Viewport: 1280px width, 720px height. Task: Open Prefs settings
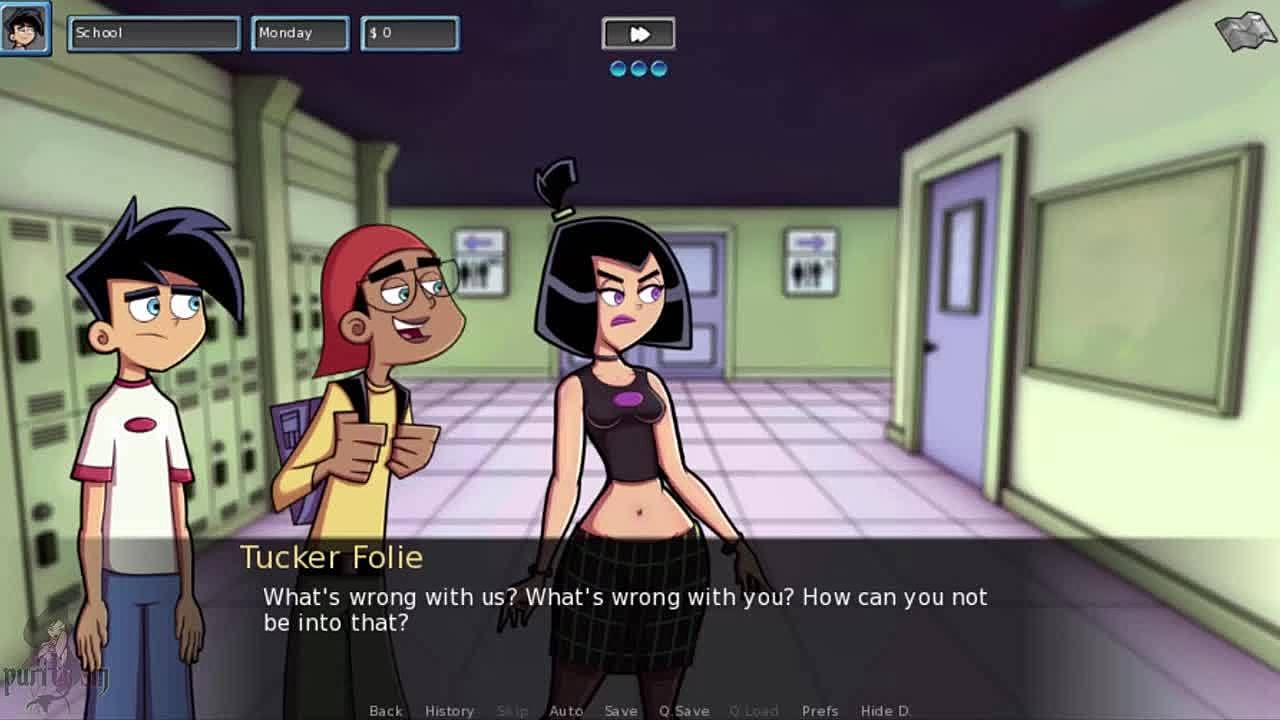tap(820, 711)
